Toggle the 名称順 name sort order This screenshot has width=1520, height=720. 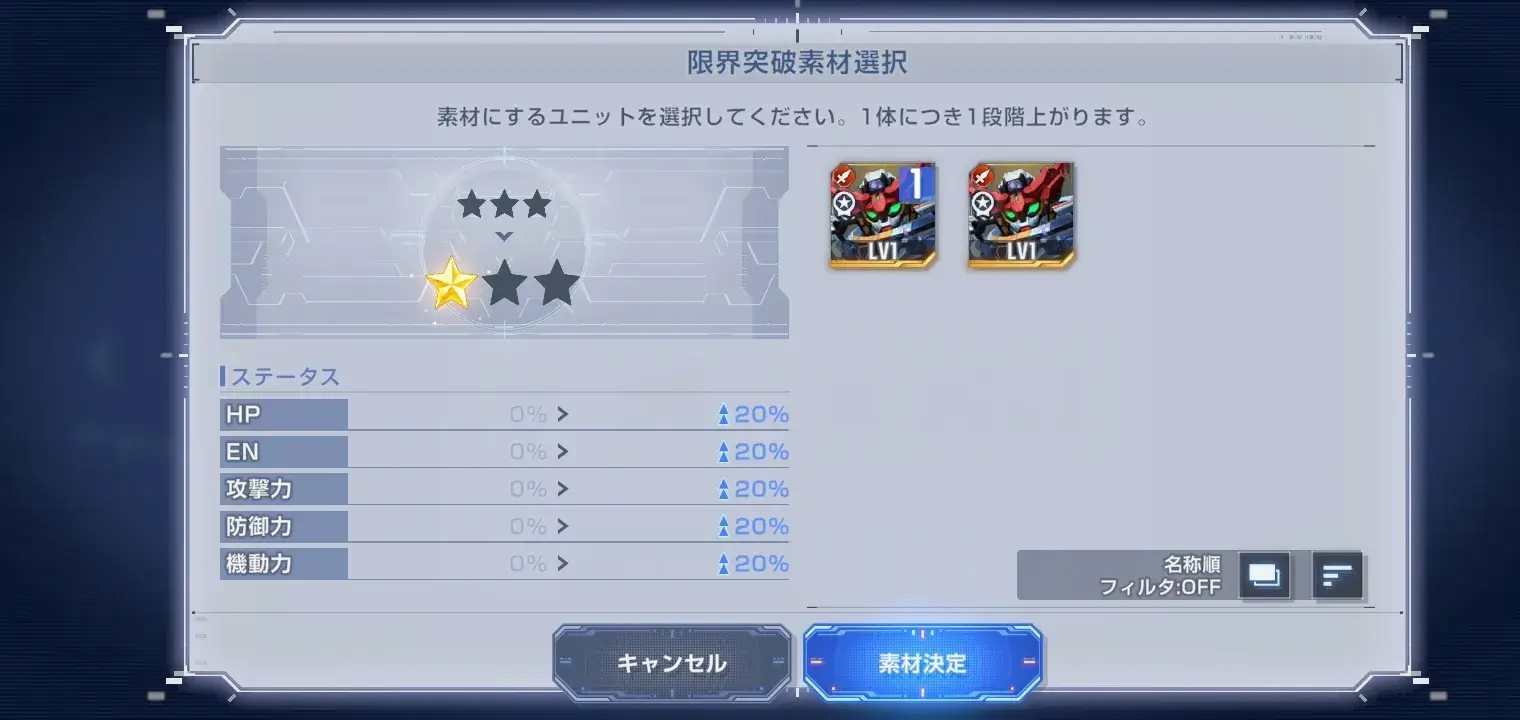(x=1190, y=562)
